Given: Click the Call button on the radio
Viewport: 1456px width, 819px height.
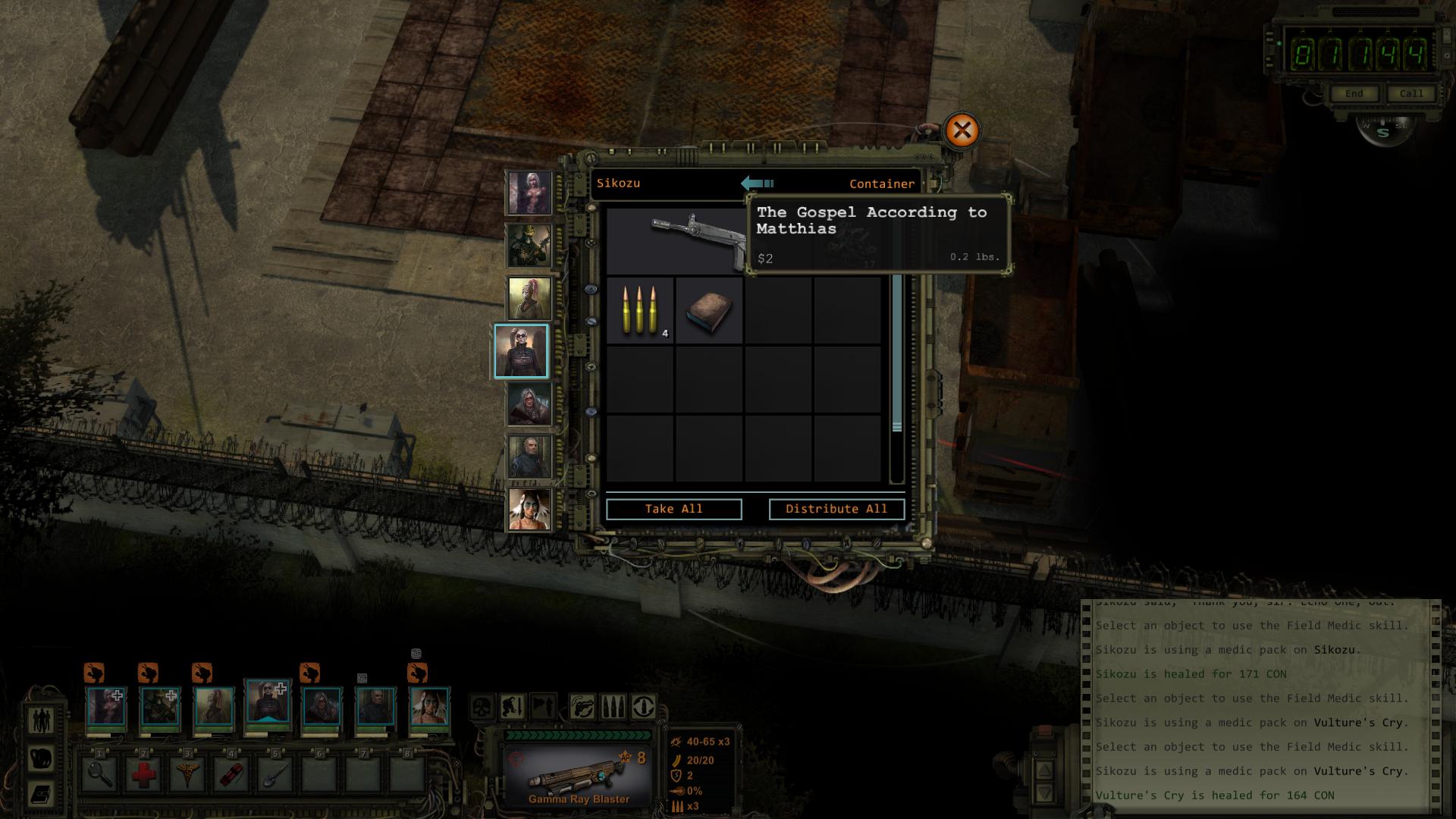Looking at the screenshot, I should [x=1411, y=93].
